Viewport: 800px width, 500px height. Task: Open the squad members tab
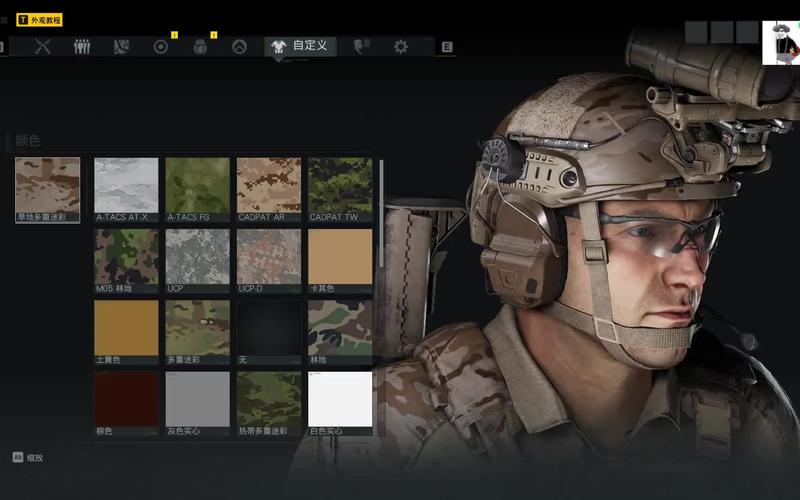82,46
